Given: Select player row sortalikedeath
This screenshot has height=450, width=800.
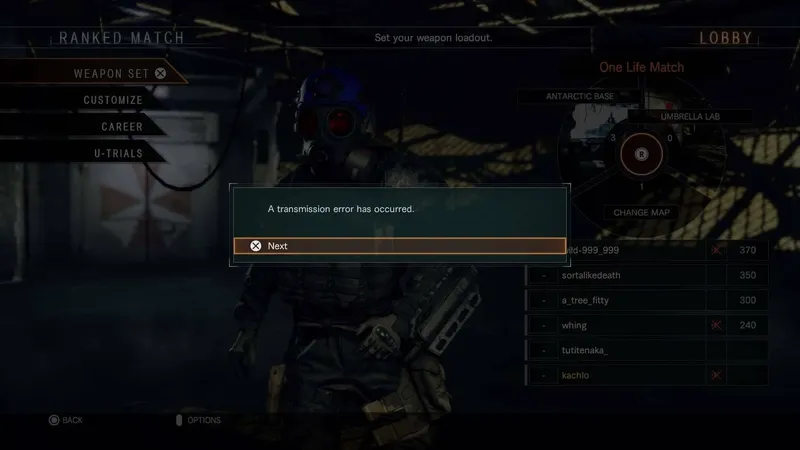Looking at the screenshot, I should tap(647, 274).
